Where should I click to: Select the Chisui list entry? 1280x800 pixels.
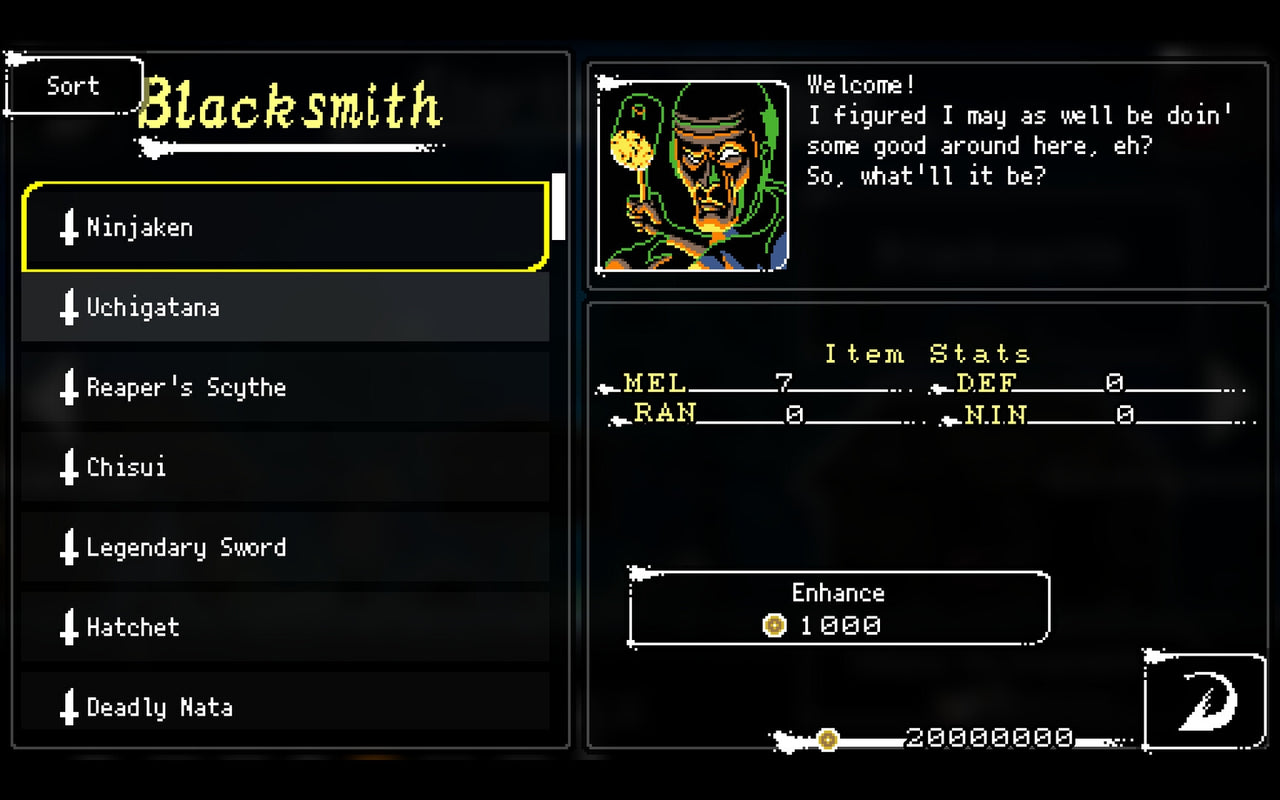pyautogui.click(x=285, y=468)
